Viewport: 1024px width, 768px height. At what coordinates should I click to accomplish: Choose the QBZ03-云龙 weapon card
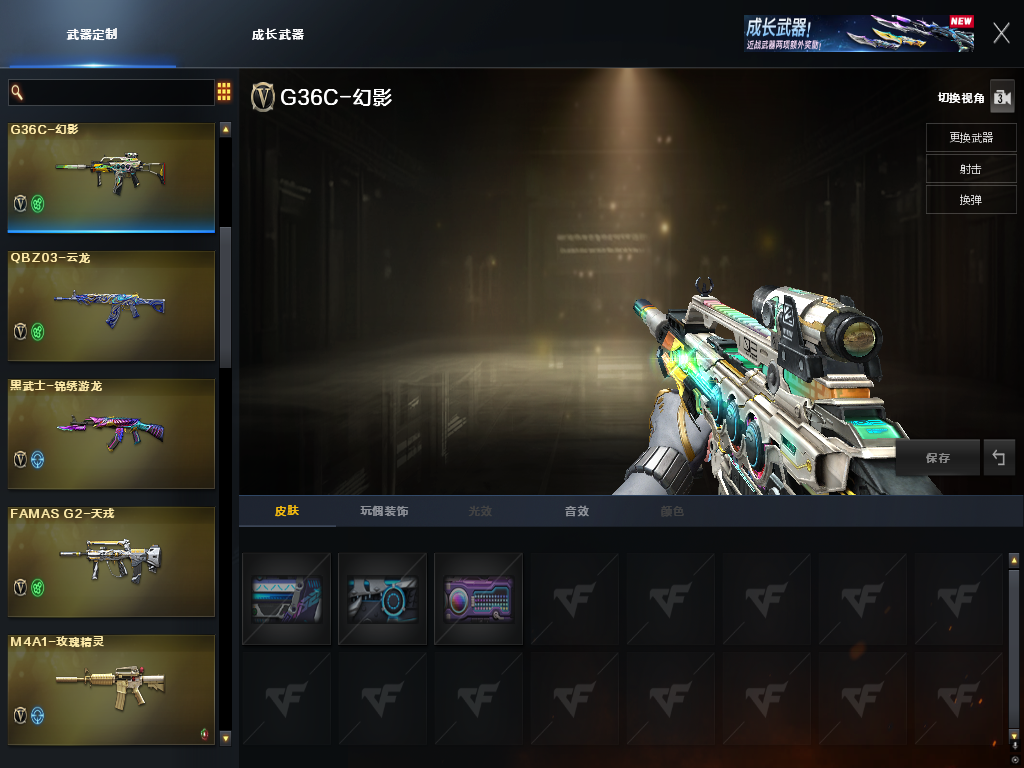[112, 305]
